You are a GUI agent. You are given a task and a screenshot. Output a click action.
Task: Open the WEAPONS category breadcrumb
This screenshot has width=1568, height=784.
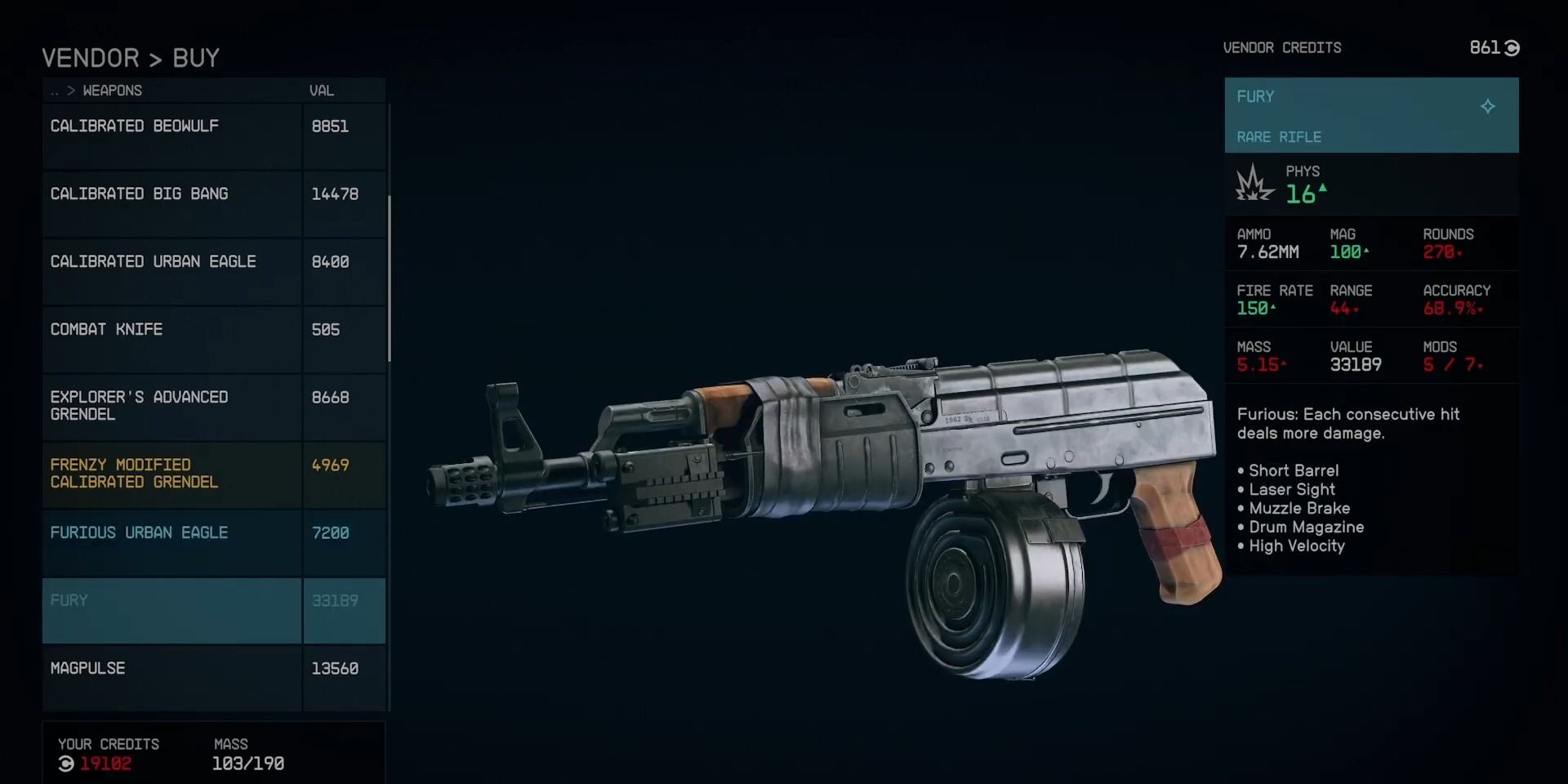113,91
